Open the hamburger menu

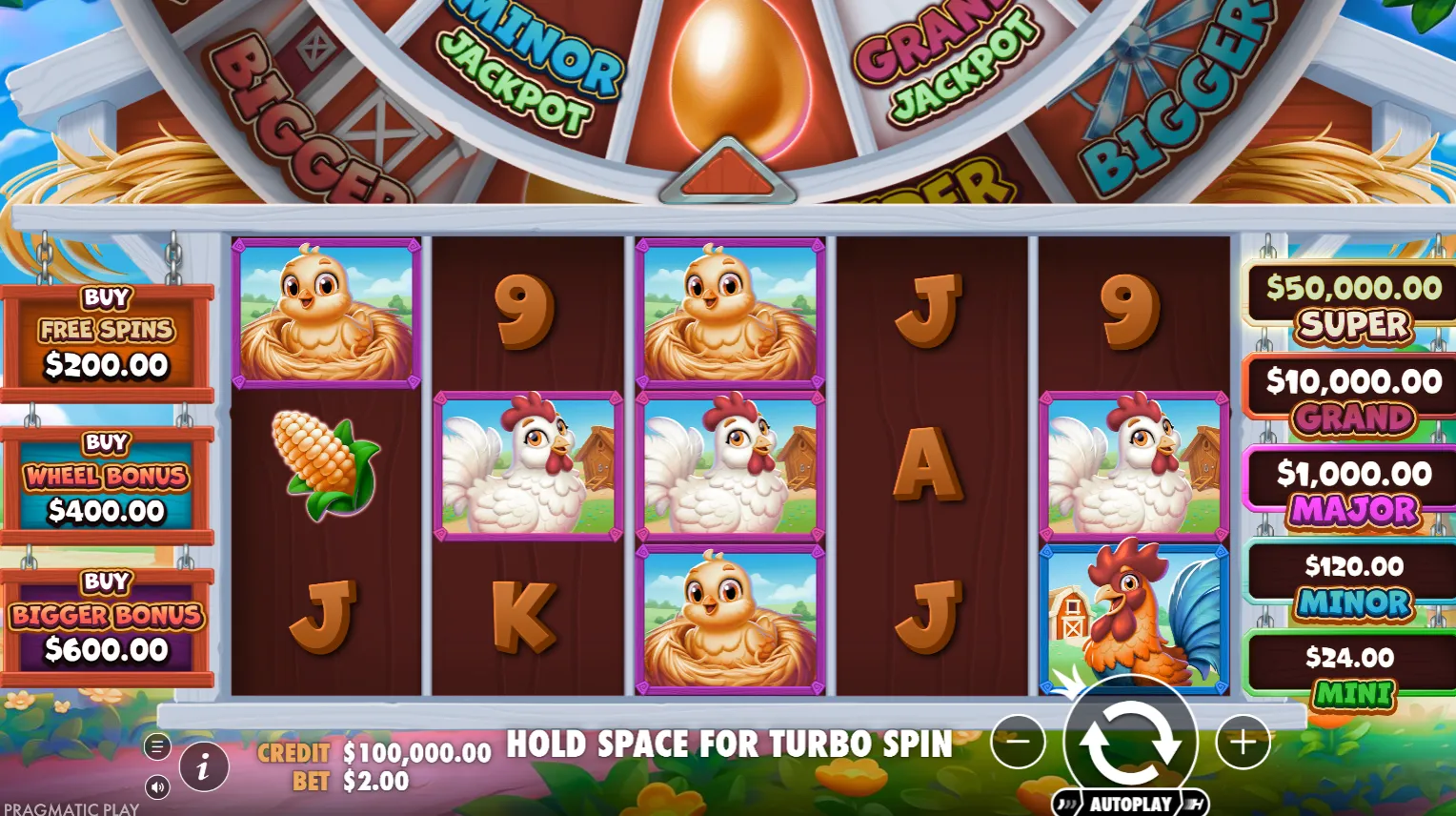[x=157, y=746]
